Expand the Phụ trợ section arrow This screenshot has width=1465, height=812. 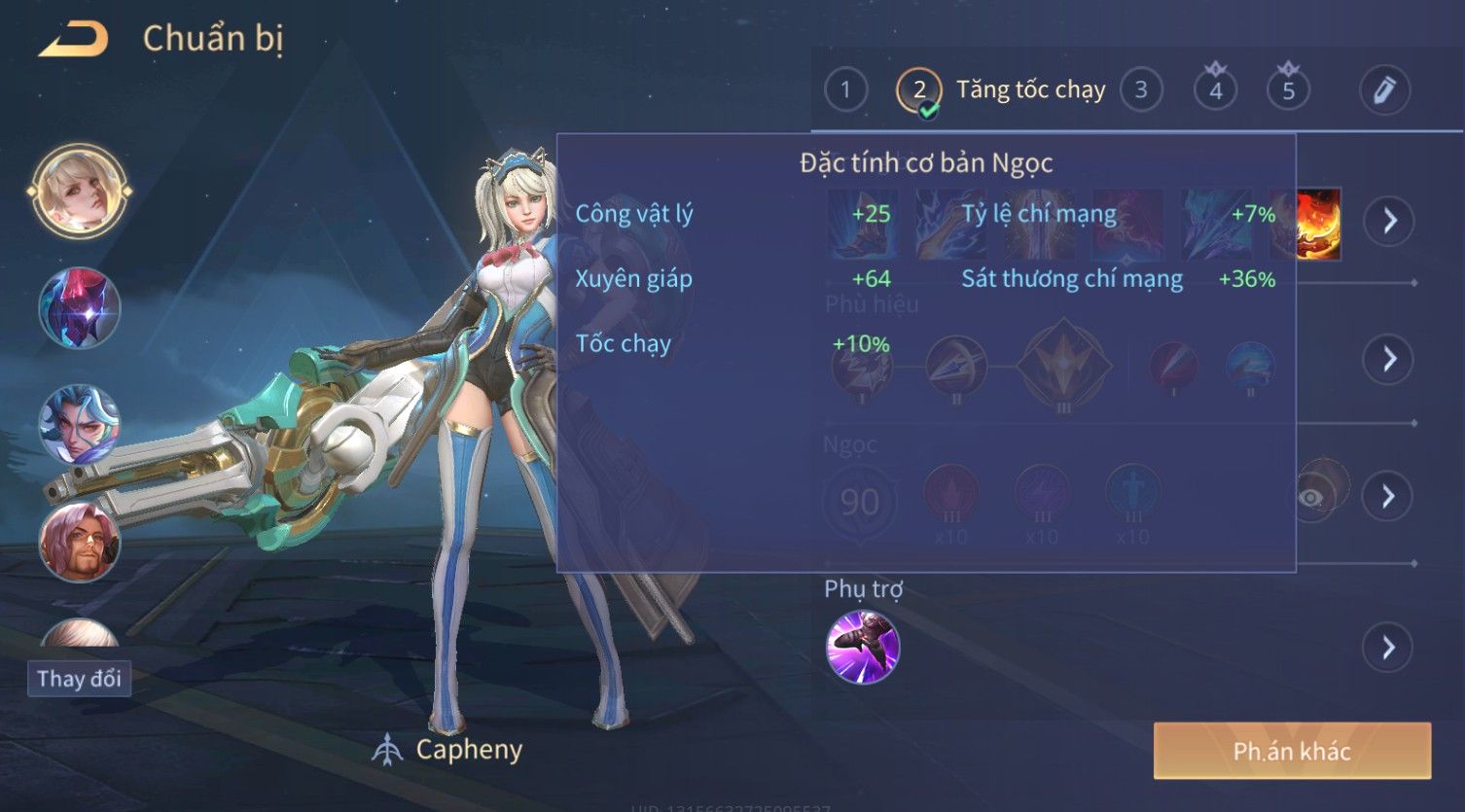tap(1388, 648)
